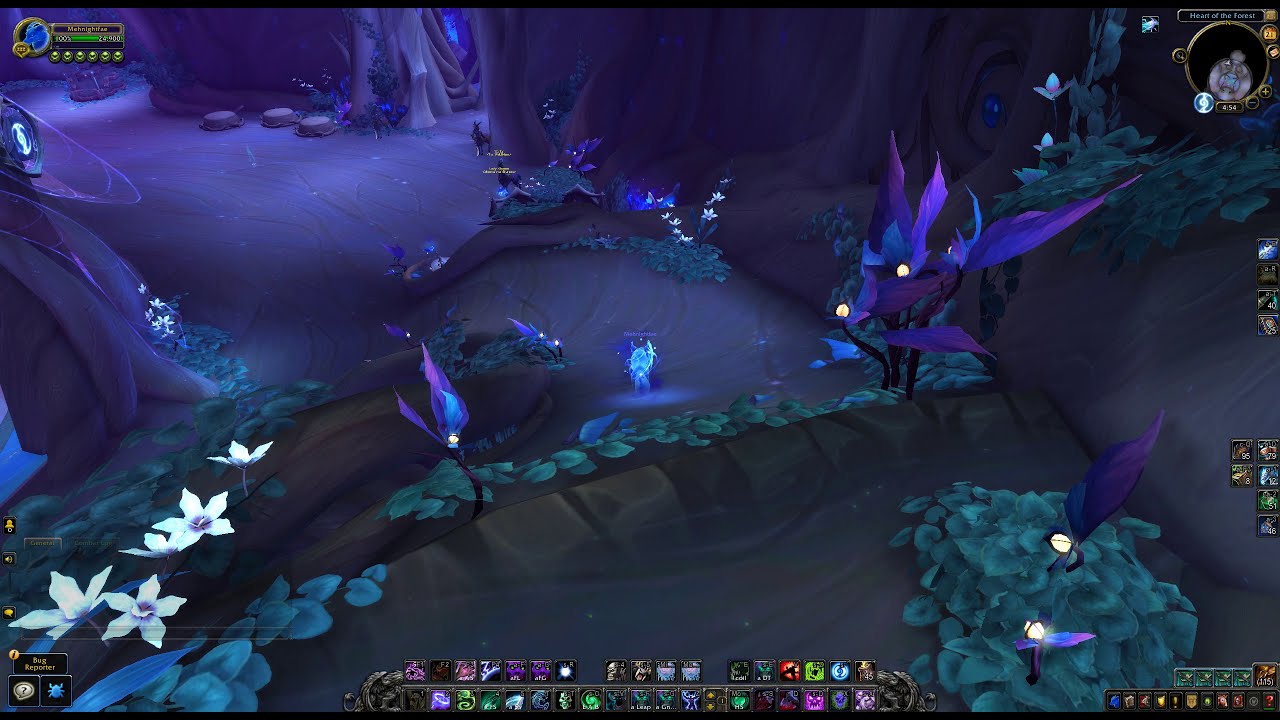Open the Group Finder green eye icon
Image resolution: width=1280 pixels, height=720 pixels.
[x=1208, y=701]
